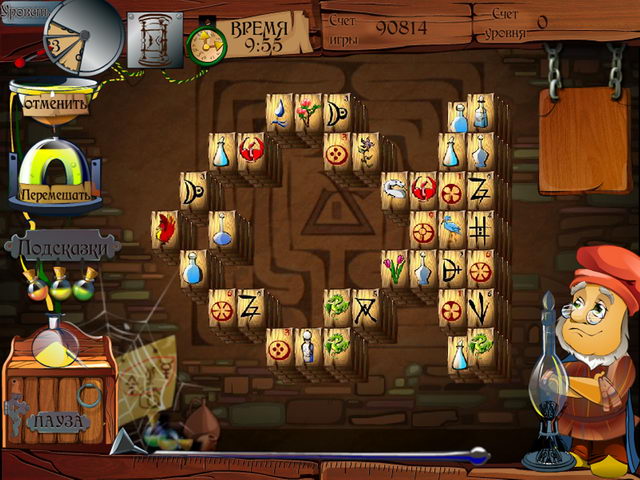The height and width of the screenshot is (480, 640).
Task: Choose the hash-mark rune tile
Action: click(x=481, y=228)
